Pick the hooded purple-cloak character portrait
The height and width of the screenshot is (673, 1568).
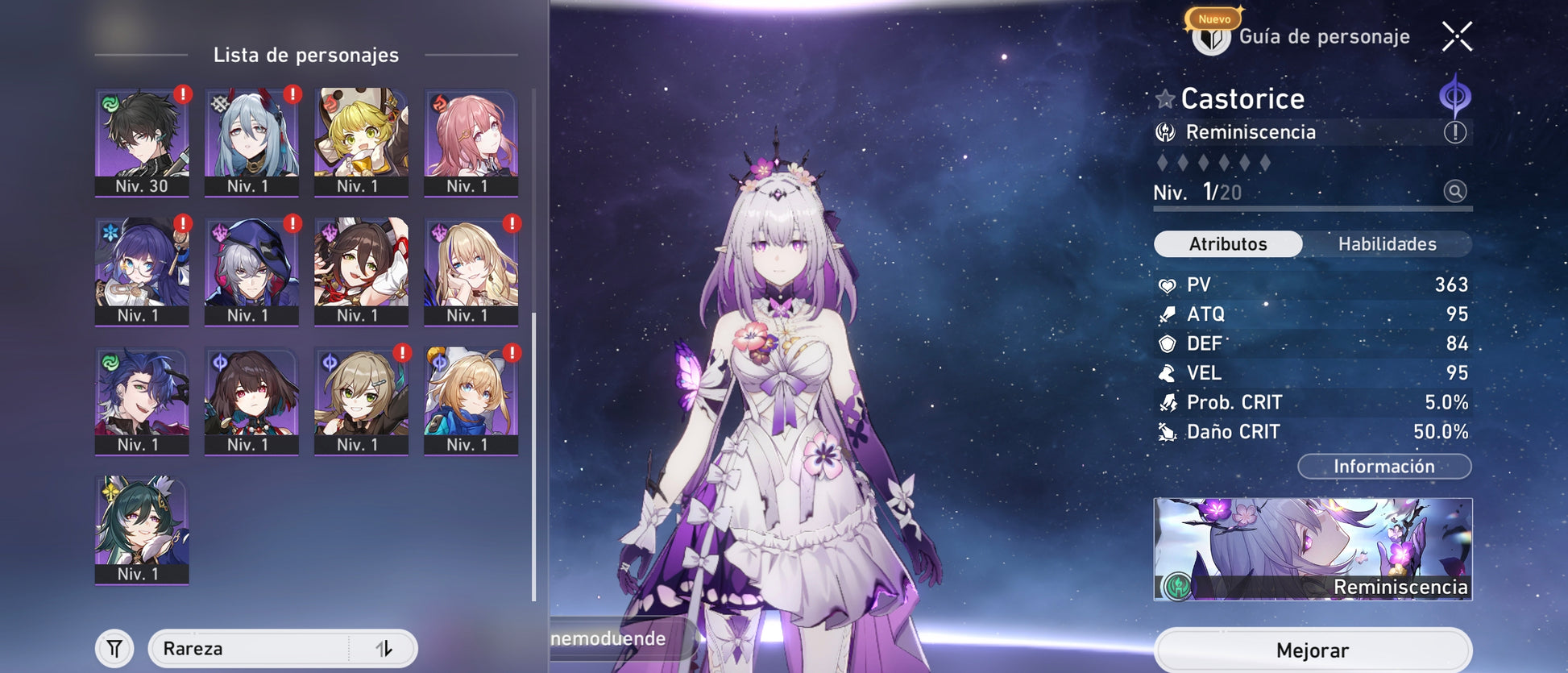(x=251, y=271)
